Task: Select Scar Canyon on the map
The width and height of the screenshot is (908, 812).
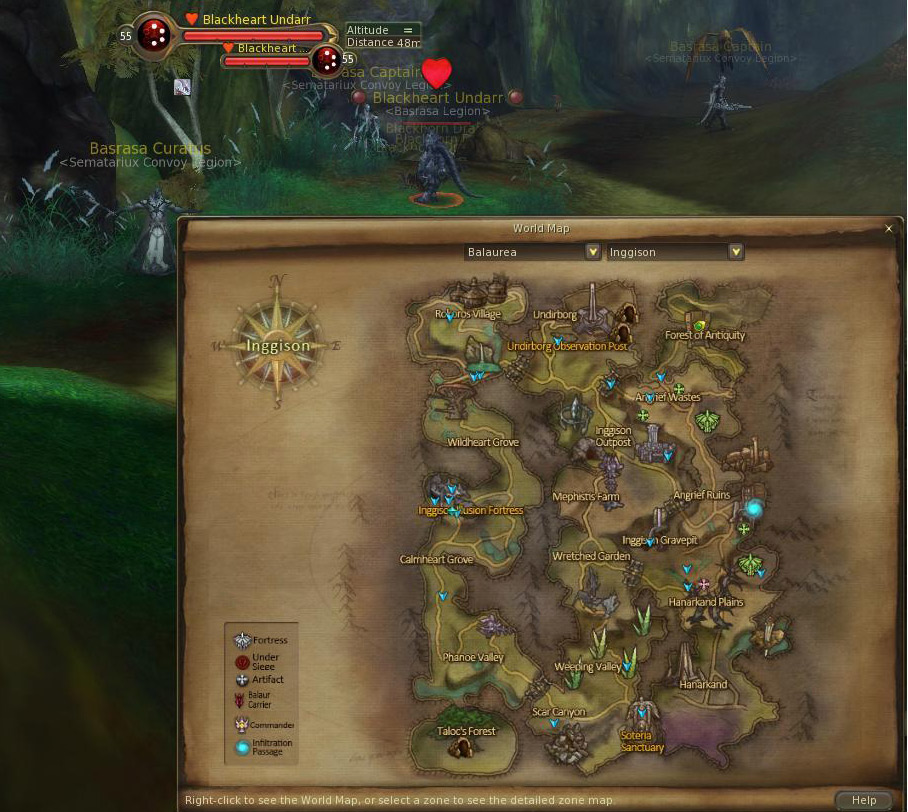Action: 559,712
